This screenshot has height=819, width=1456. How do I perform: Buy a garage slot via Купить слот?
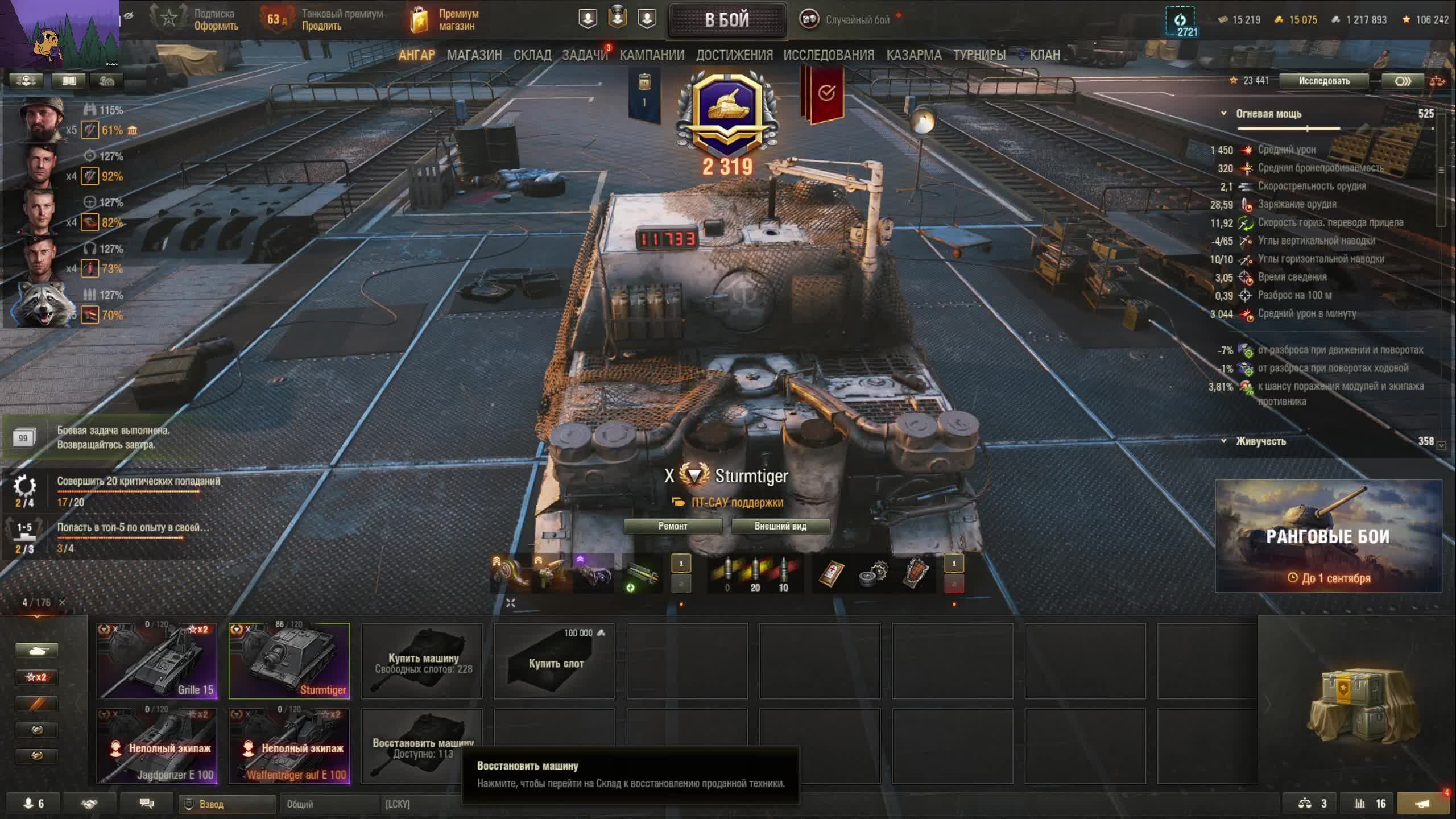pyautogui.click(x=555, y=661)
